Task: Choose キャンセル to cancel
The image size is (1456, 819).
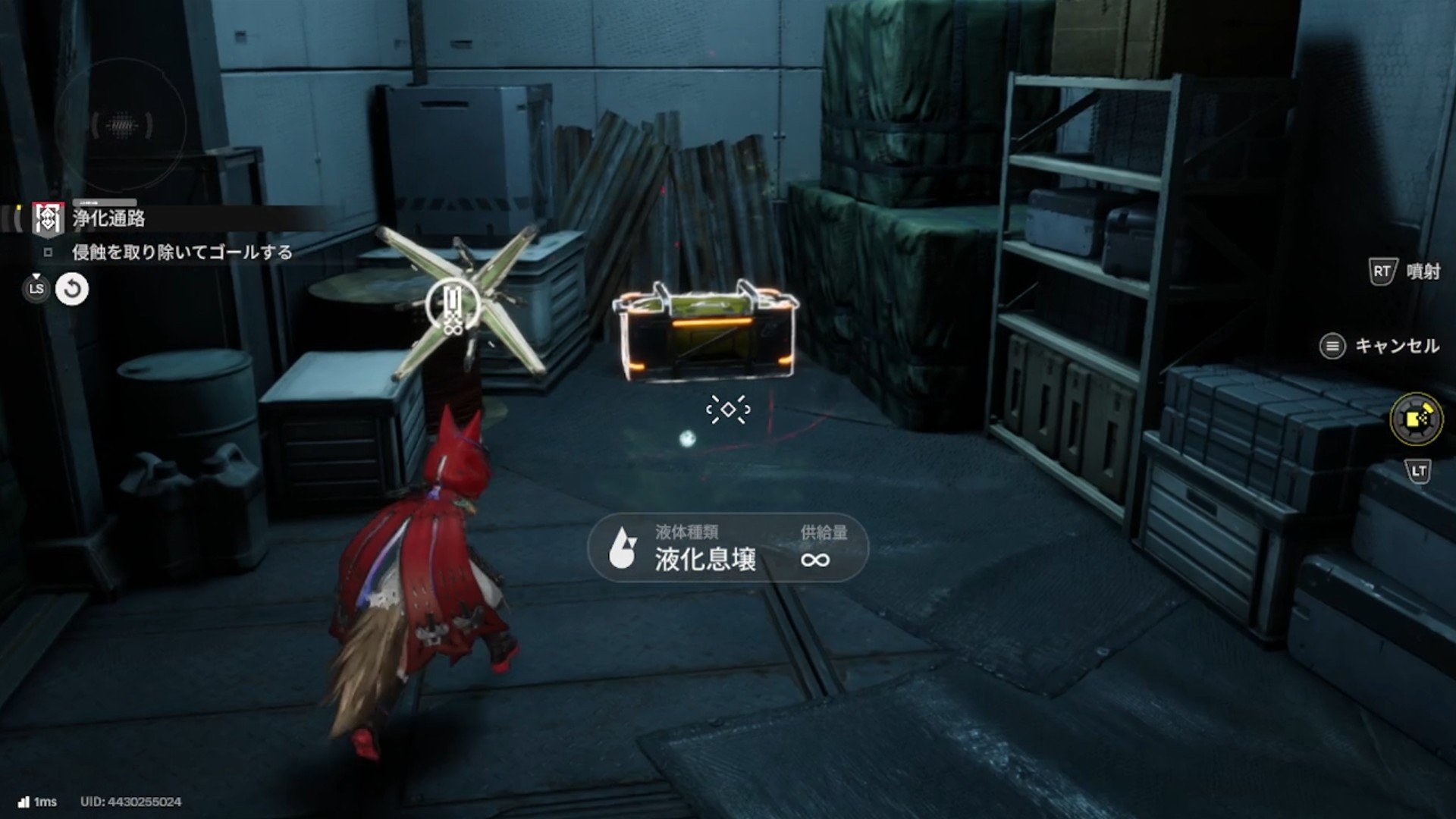Action: (1380, 347)
